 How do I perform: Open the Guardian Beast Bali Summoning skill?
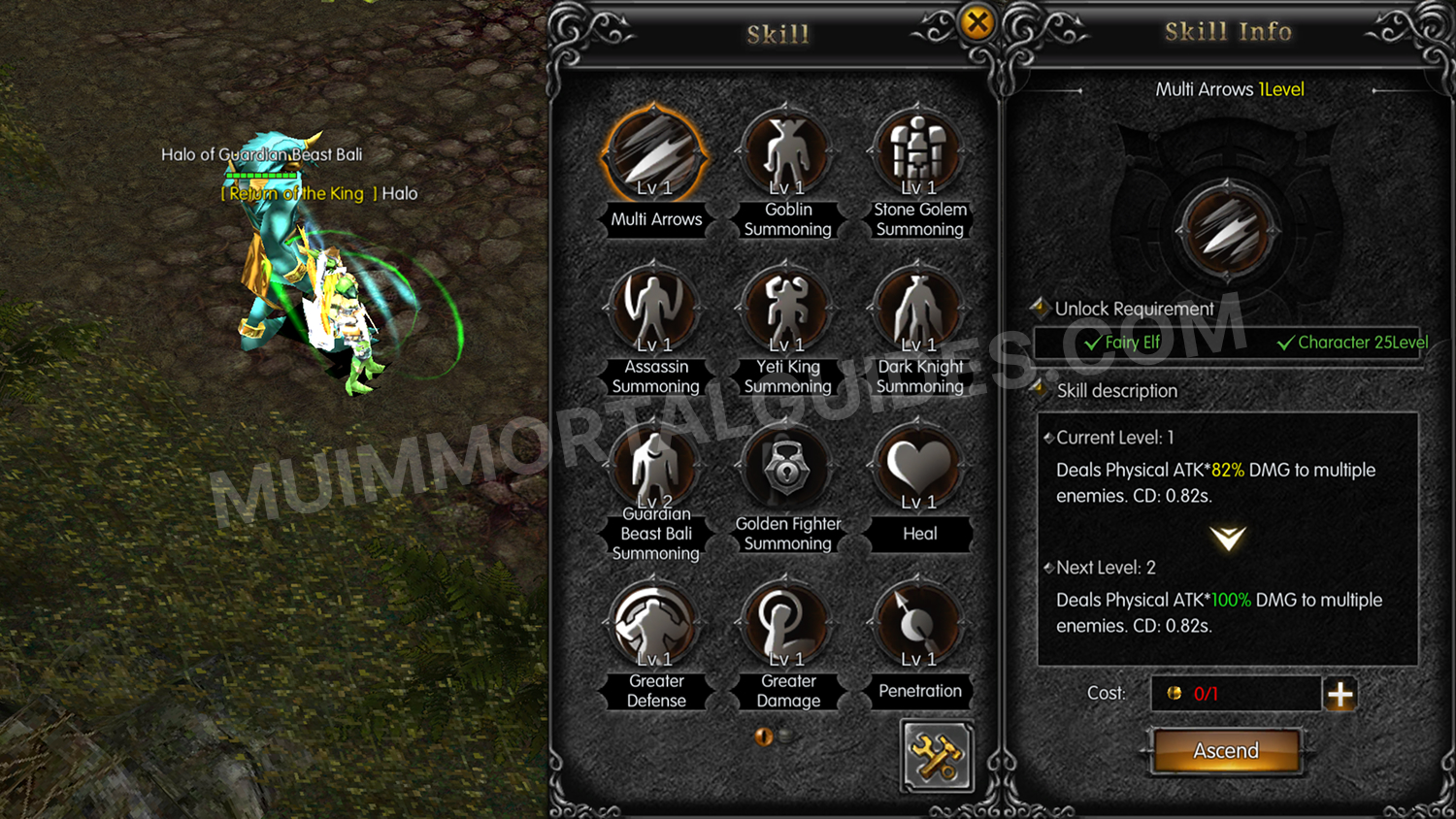pyautogui.click(x=655, y=466)
